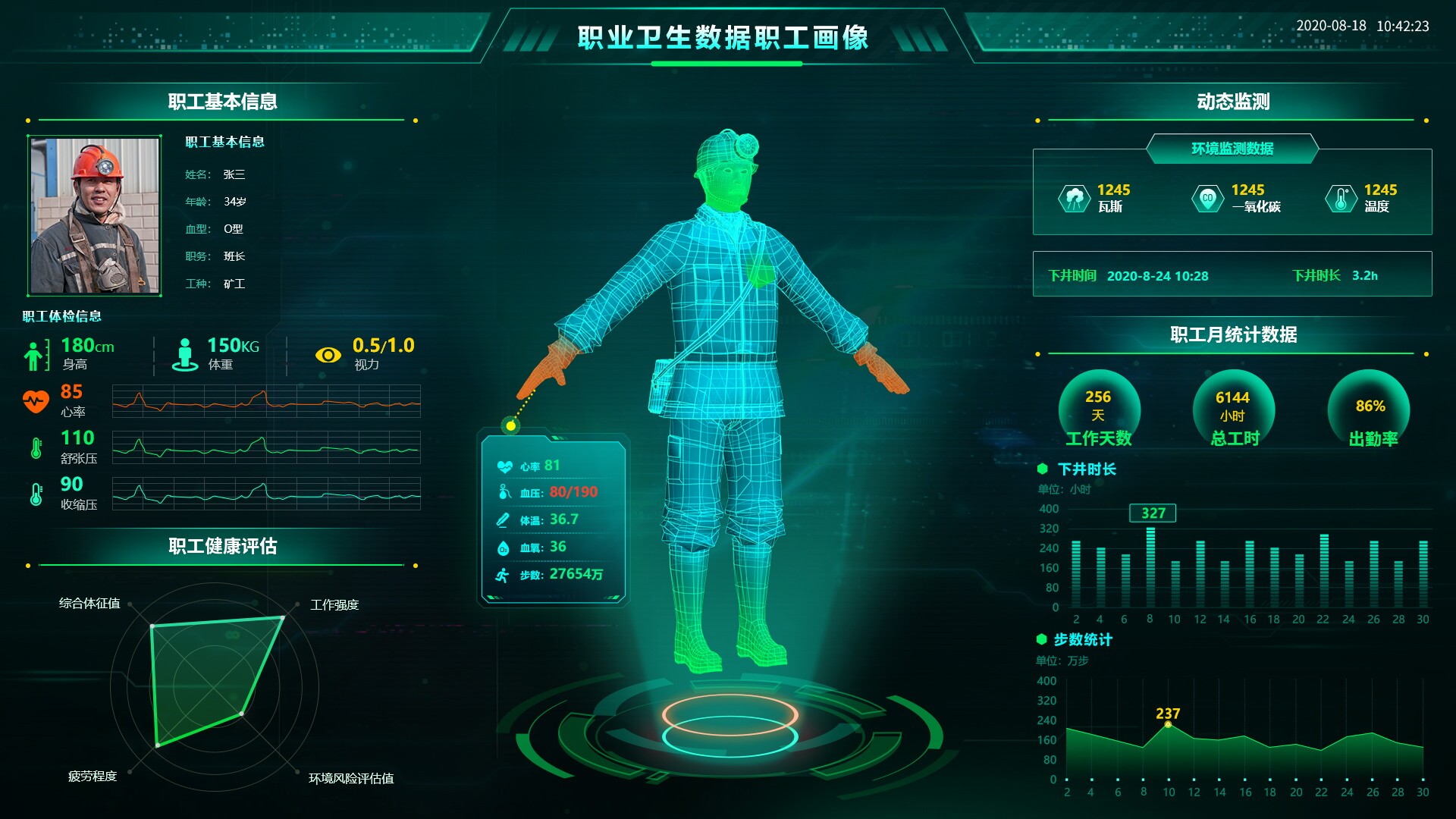Click the running-man steps icon in vitals popup
The height and width of the screenshot is (819, 1456).
point(502,575)
